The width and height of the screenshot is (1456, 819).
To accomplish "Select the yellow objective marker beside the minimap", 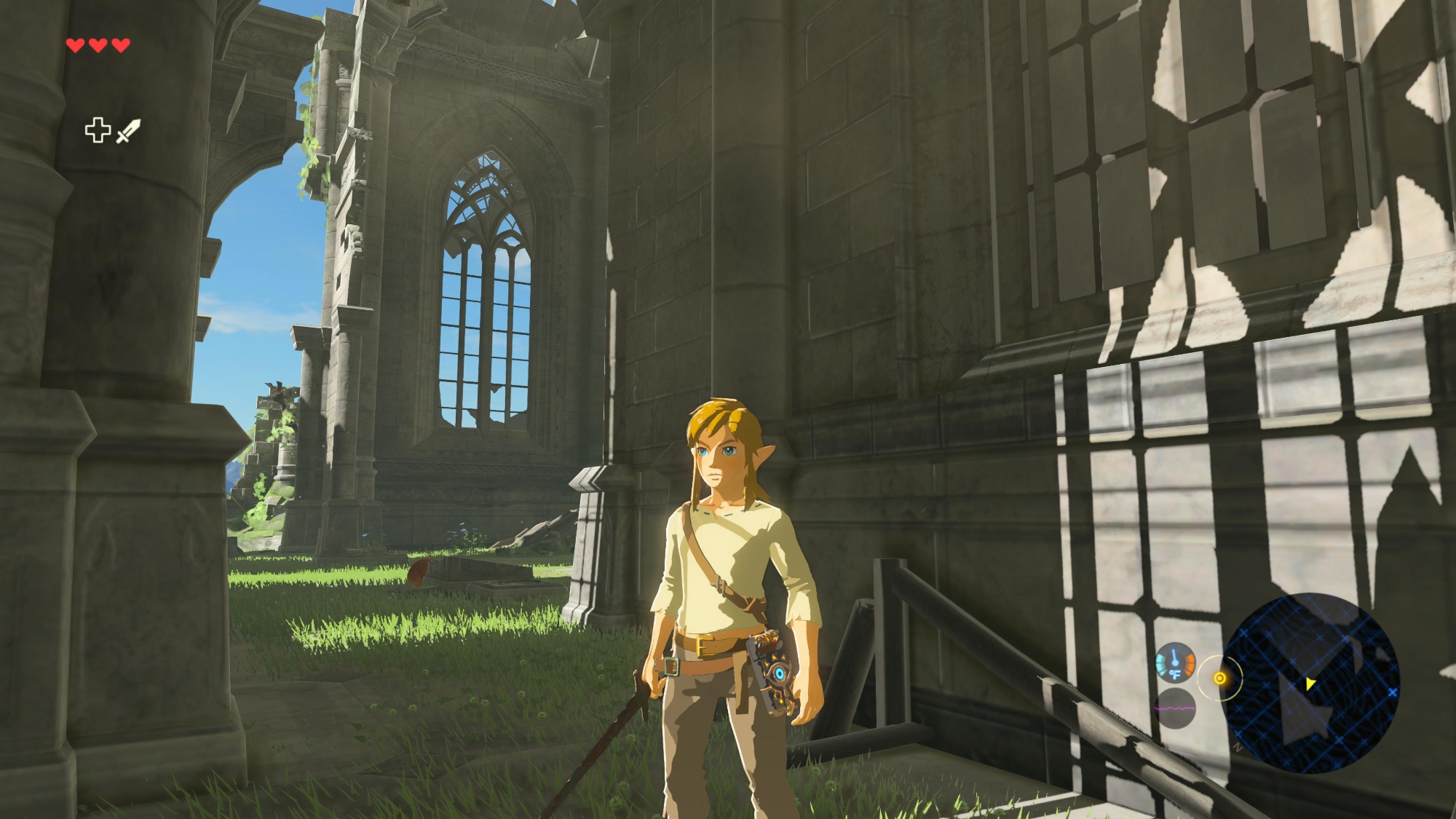I will [x=1220, y=678].
